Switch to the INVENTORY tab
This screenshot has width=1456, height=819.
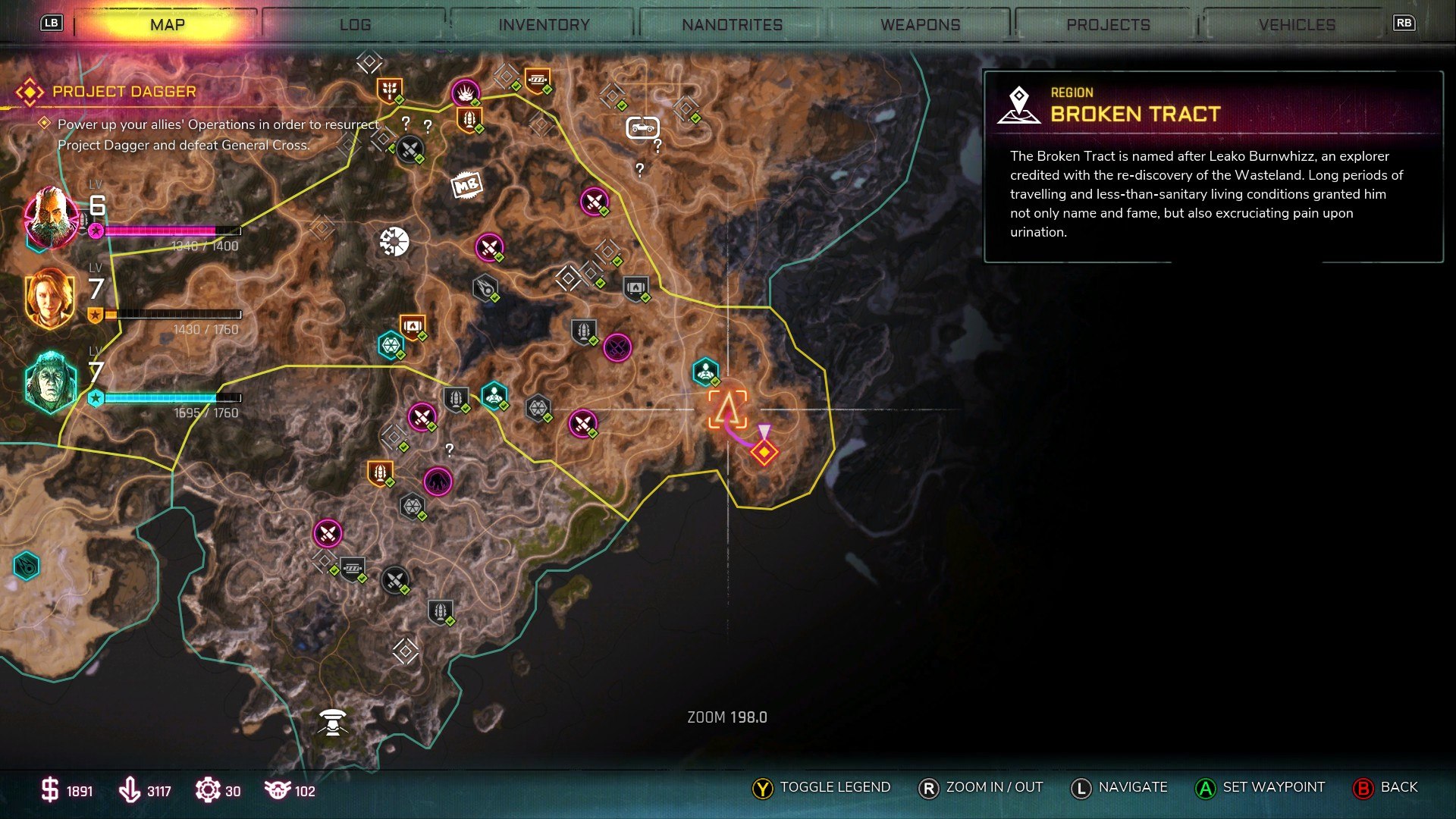(543, 24)
